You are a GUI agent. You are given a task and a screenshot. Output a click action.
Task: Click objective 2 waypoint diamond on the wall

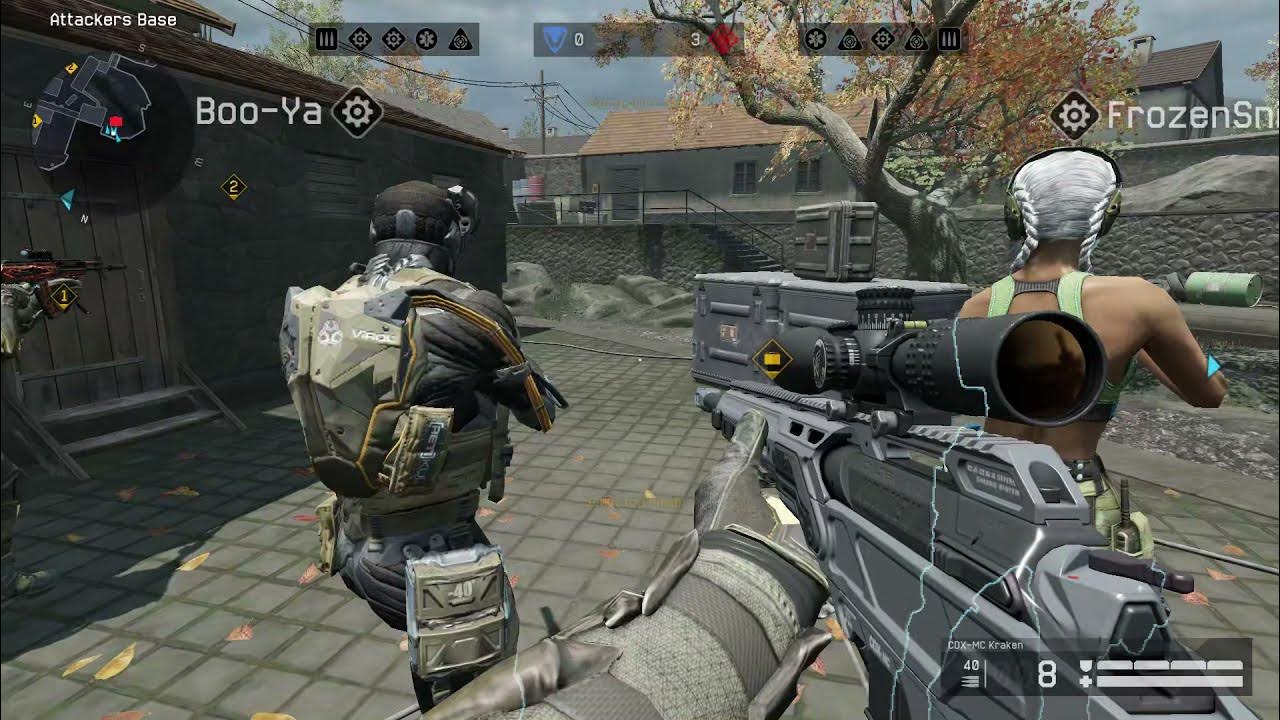click(233, 186)
